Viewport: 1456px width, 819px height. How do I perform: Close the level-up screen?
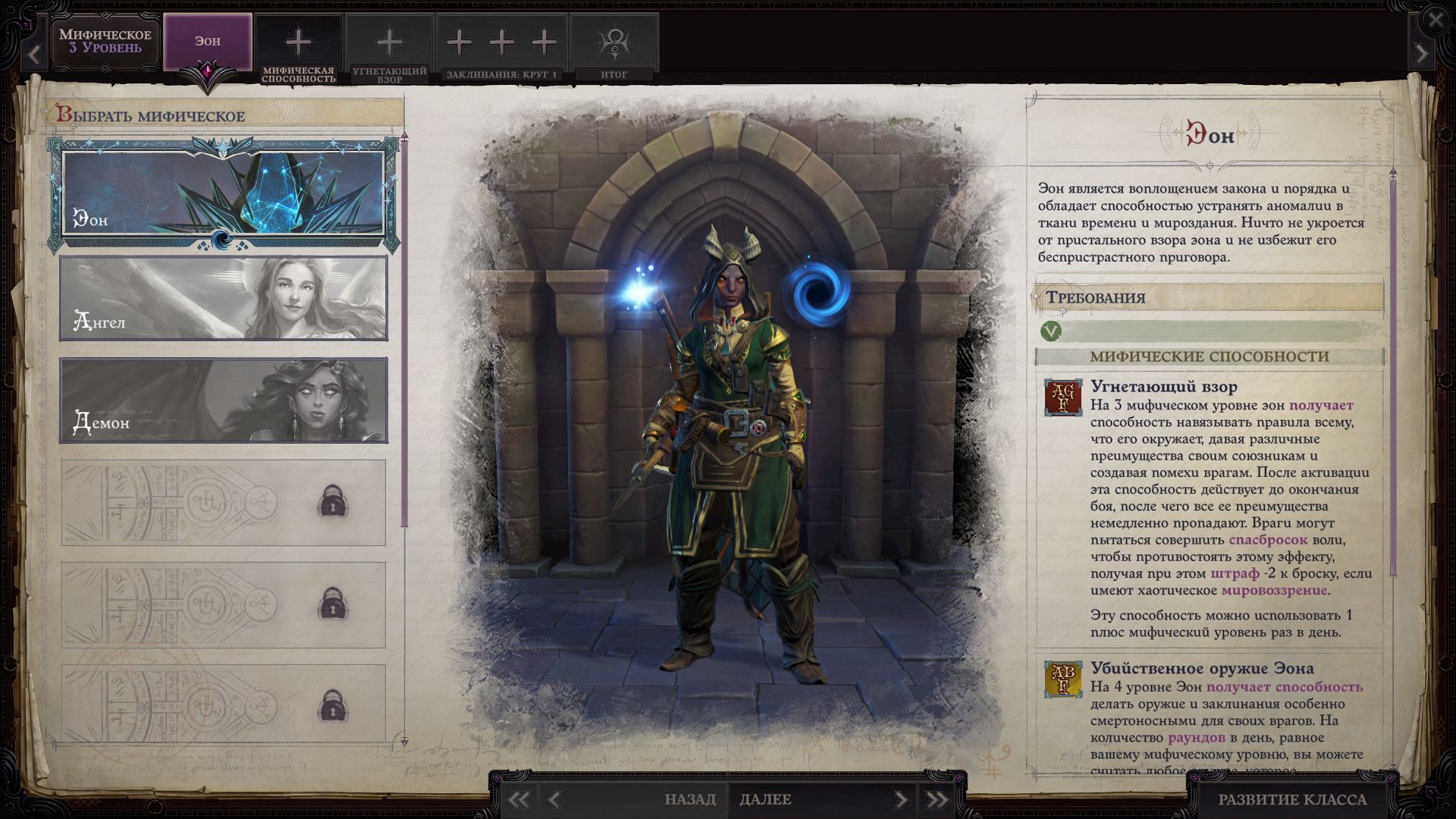click(x=1436, y=20)
